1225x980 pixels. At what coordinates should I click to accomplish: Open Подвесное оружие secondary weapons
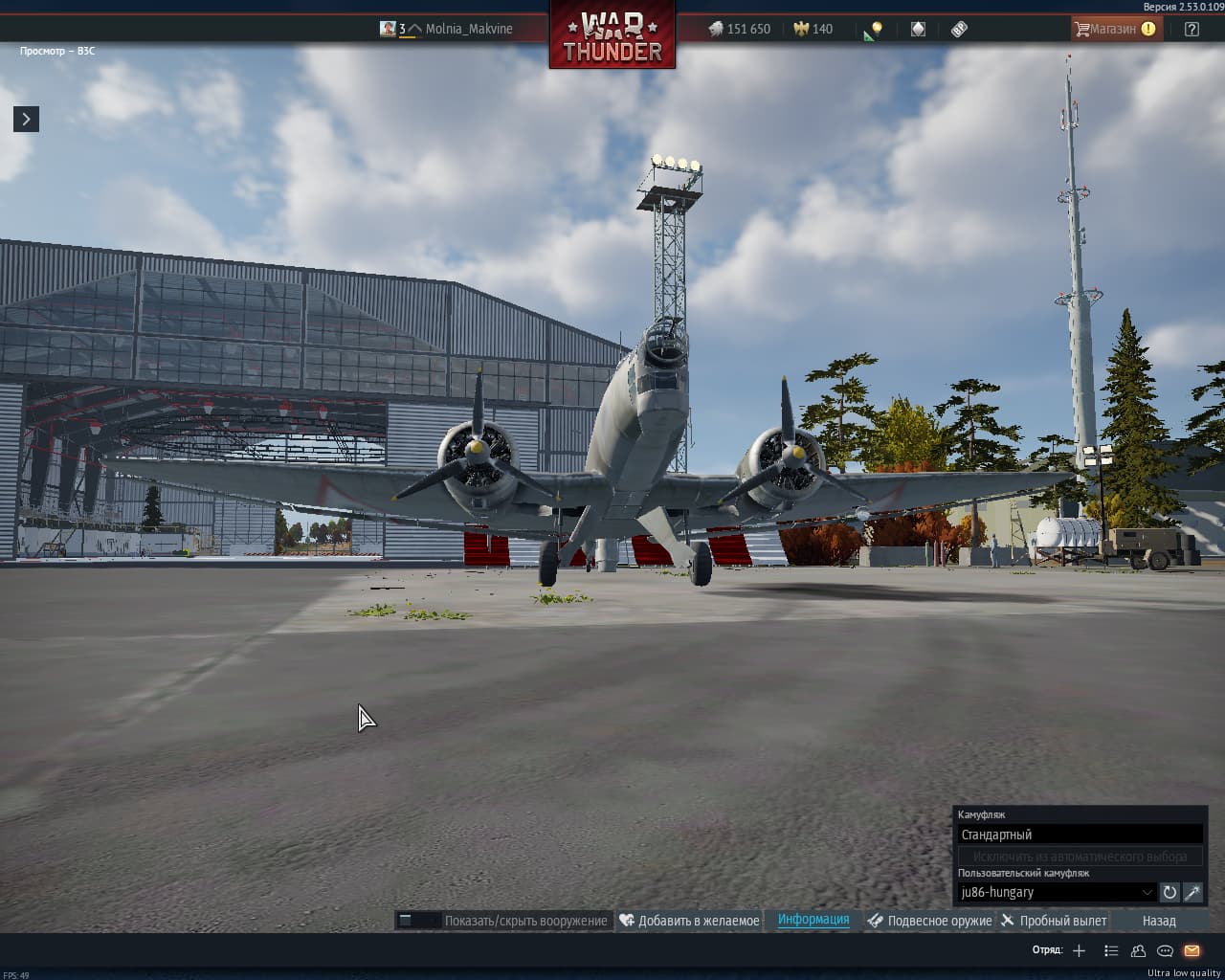929,921
